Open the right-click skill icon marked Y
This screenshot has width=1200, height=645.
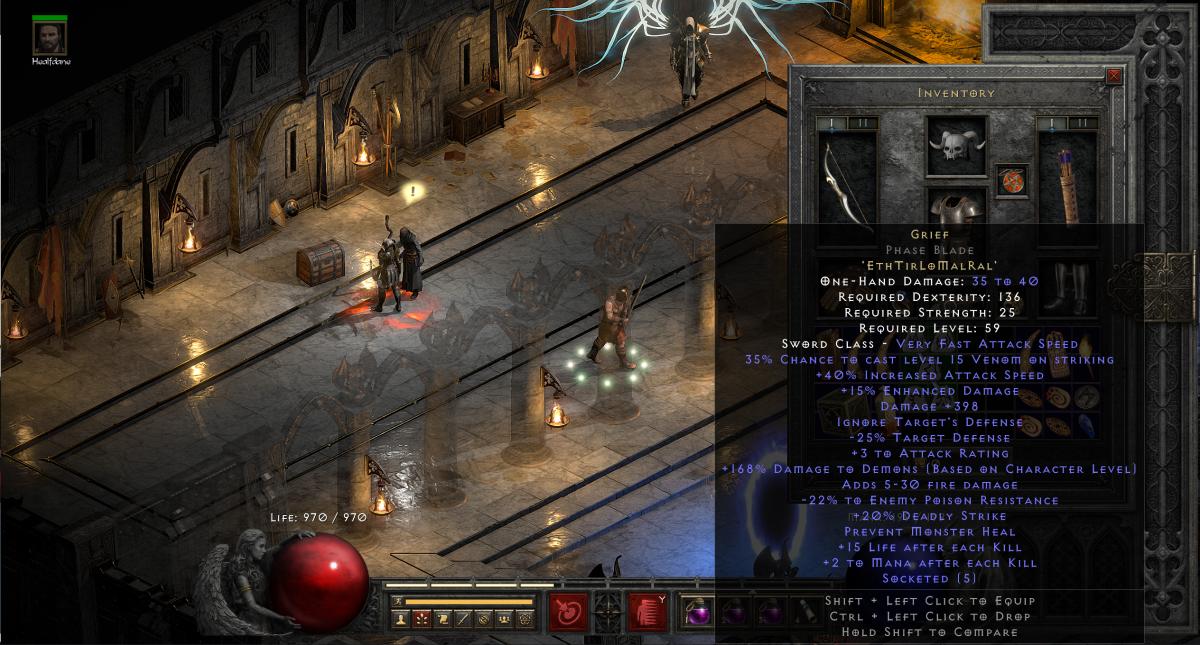pos(646,611)
